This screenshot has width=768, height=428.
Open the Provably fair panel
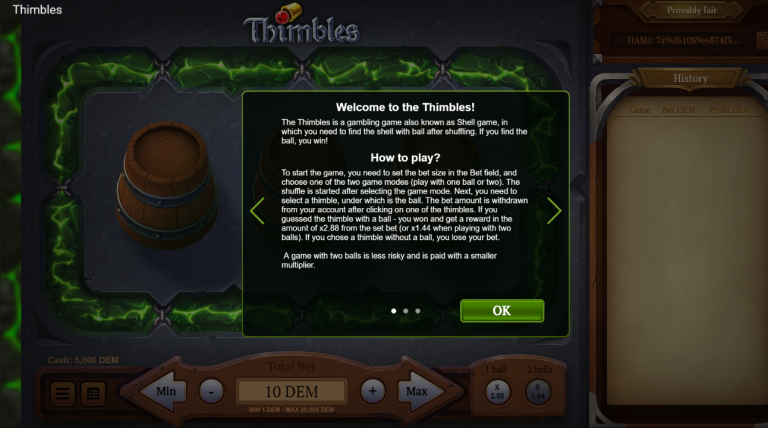(690, 11)
